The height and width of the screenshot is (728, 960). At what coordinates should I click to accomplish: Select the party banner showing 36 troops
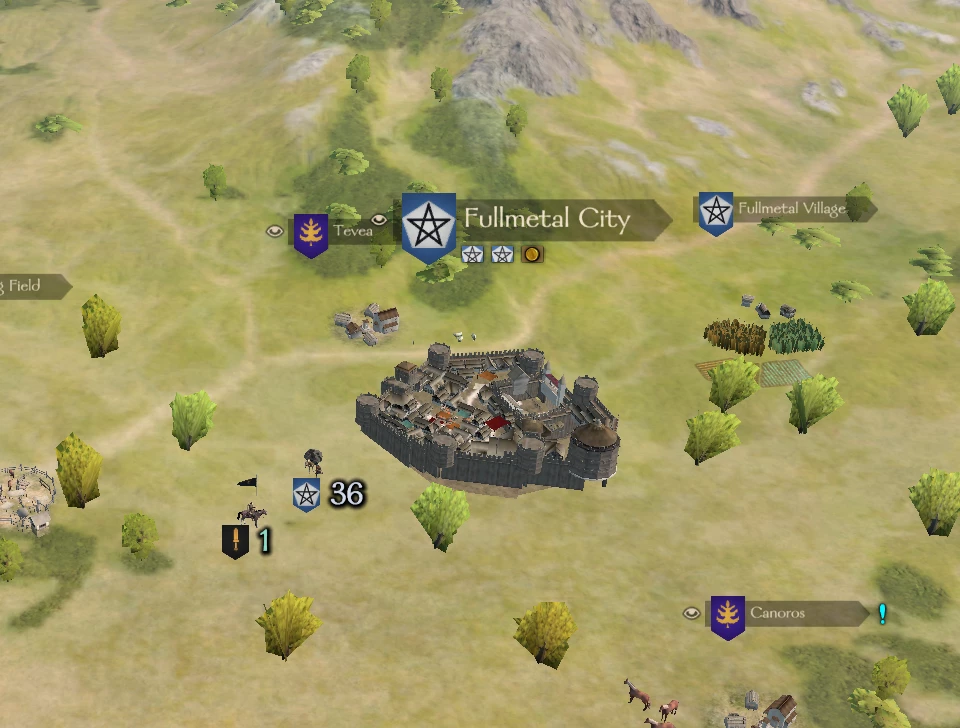(x=307, y=494)
